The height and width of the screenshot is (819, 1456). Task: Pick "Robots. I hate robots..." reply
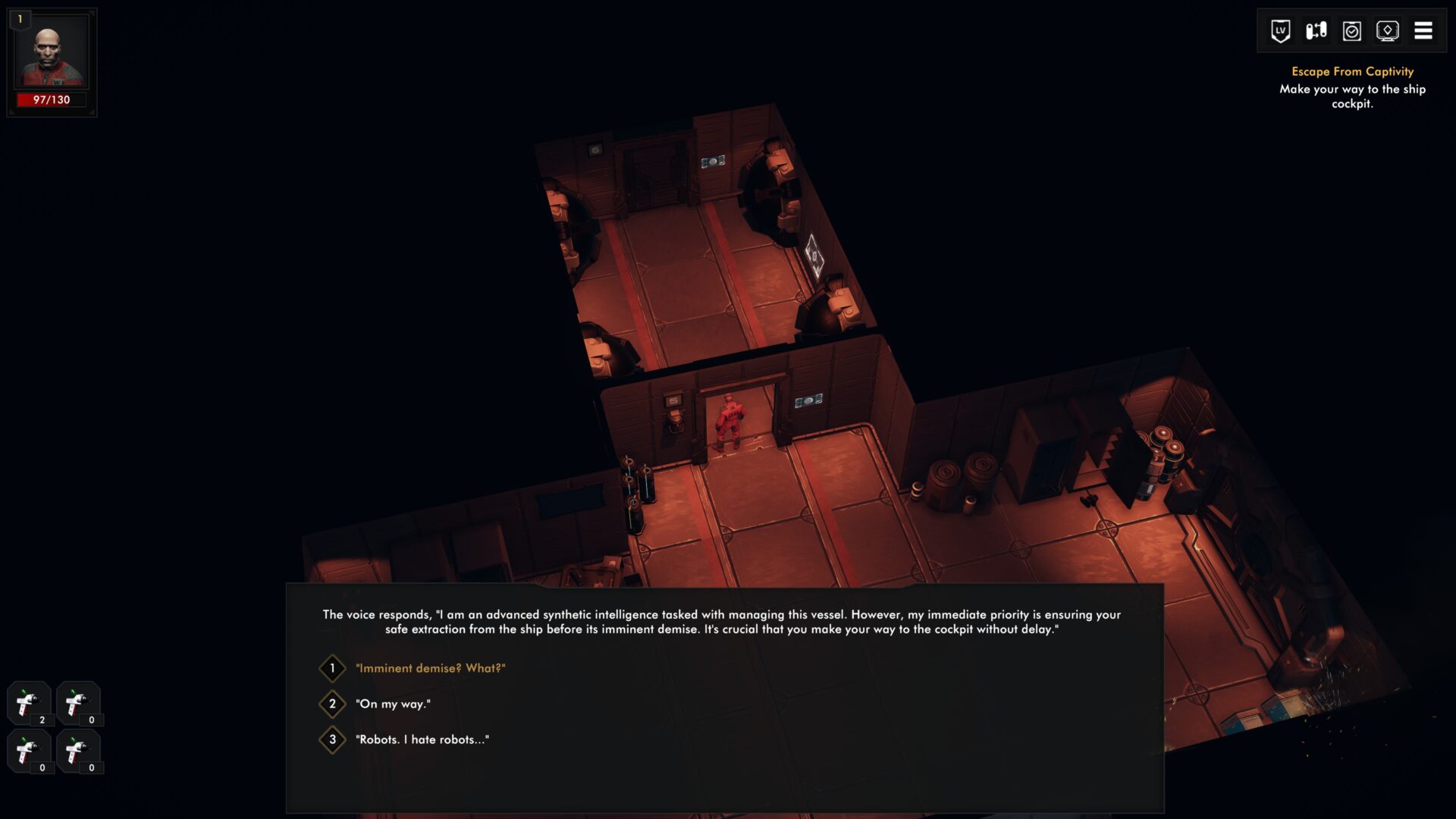click(422, 739)
